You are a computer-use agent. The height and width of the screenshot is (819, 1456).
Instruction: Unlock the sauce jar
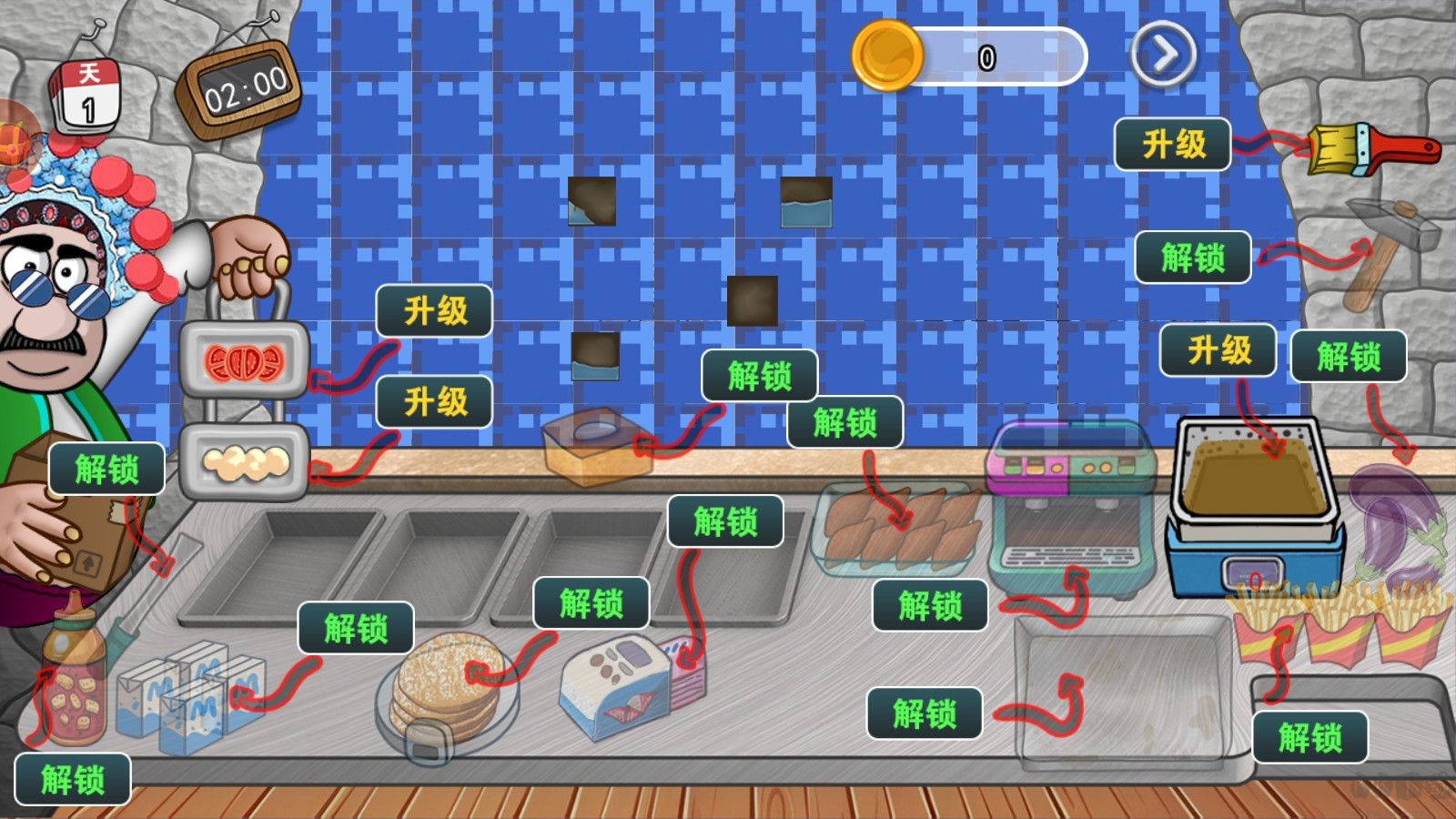pyautogui.click(x=73, y=780)
